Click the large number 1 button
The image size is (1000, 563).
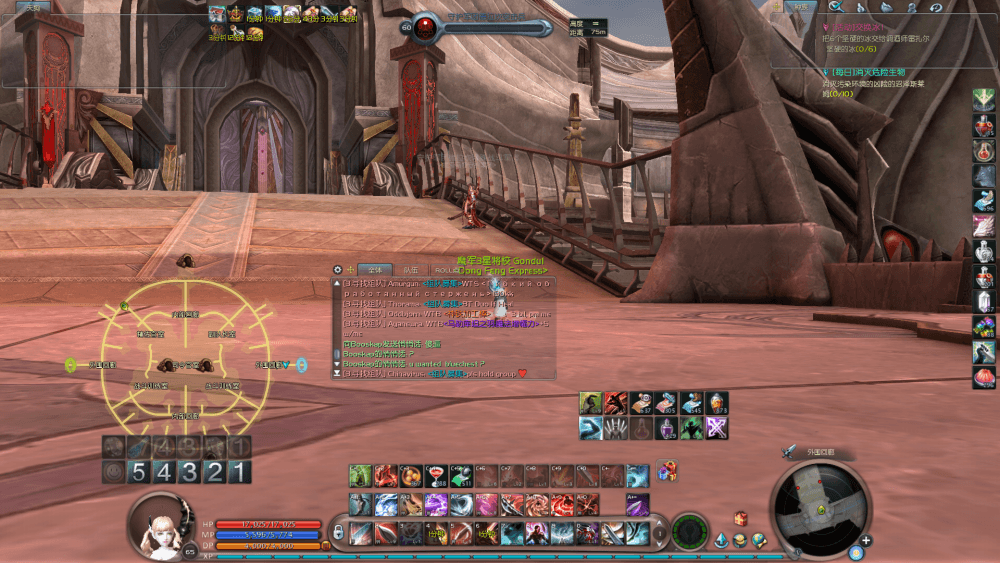pyautogui.click(x=238, y=472)
